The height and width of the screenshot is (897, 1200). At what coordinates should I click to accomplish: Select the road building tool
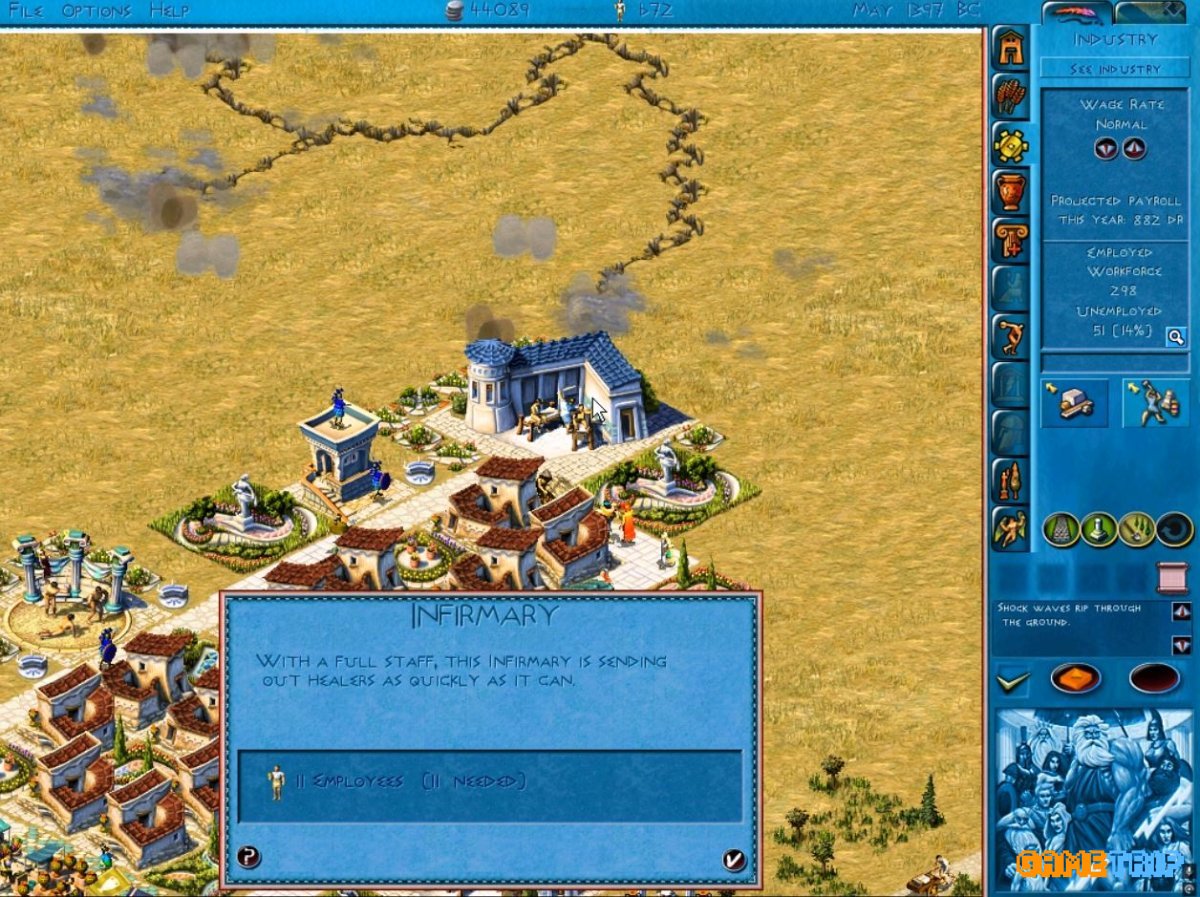[1061, 529]
